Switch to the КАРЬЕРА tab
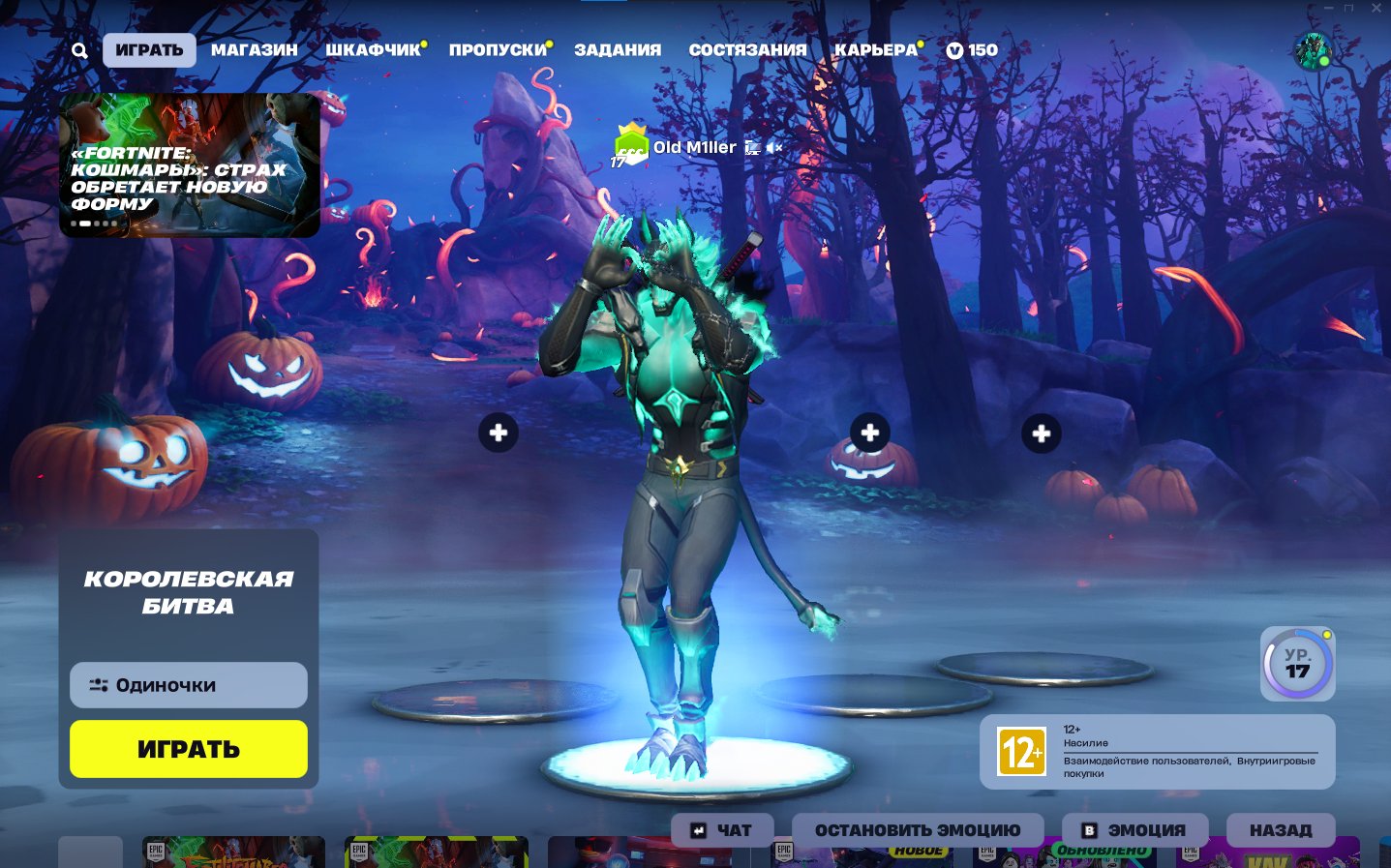The image size is (1391, 868). point(875,50)
